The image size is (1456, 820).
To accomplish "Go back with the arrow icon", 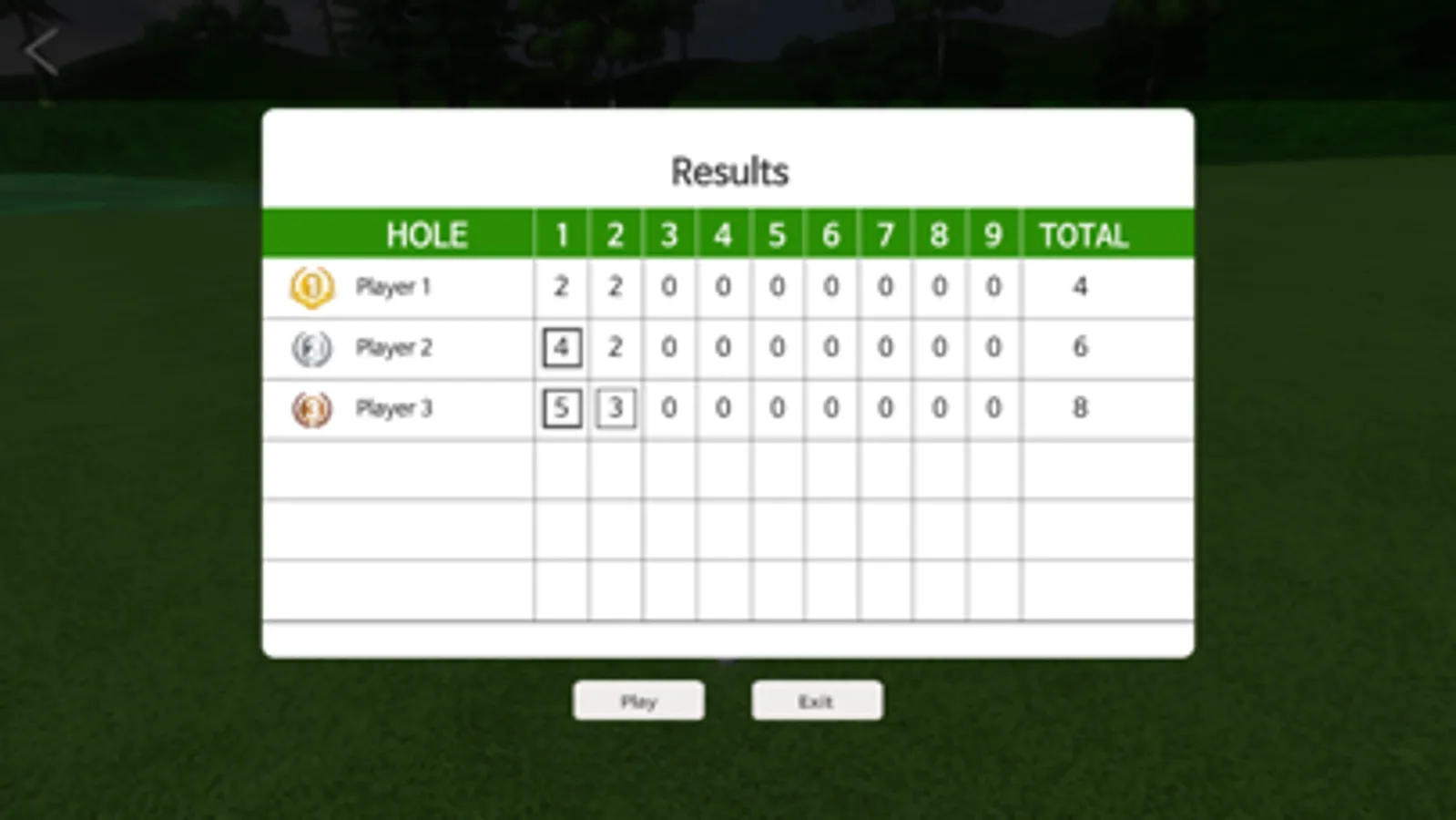I will 41,51.
